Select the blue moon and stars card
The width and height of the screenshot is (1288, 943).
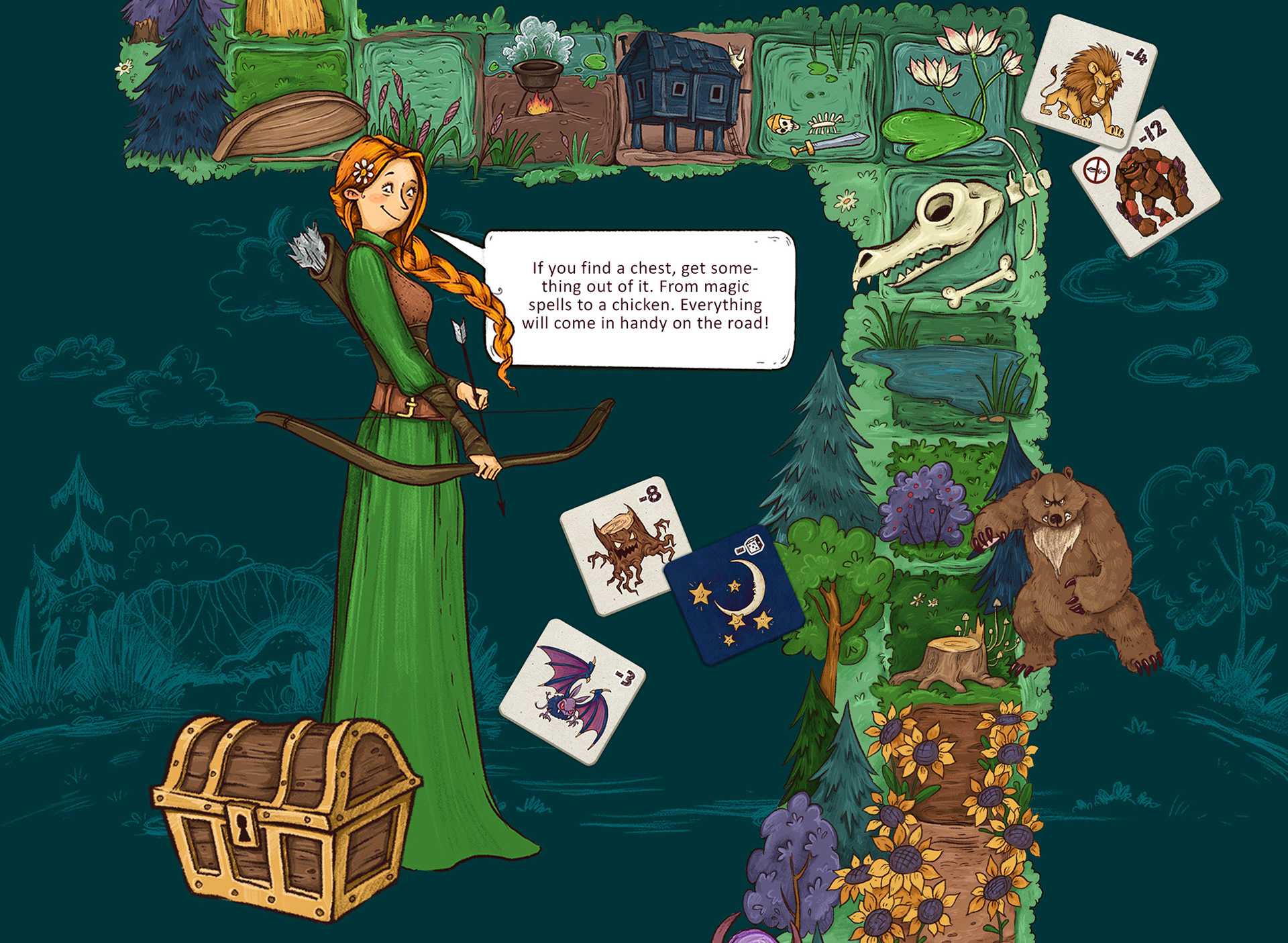tap(734, 595)
